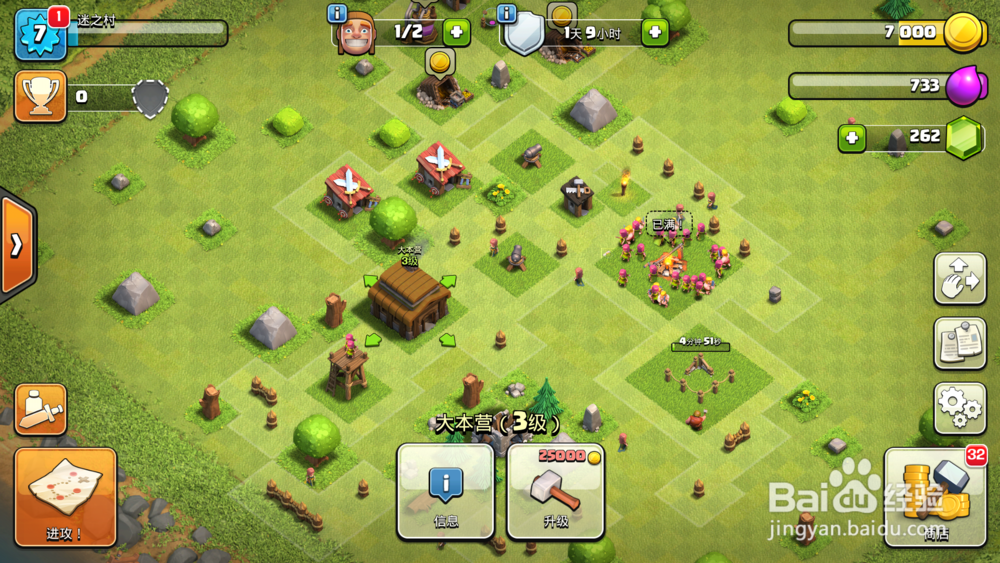Screen dimensions: 1000x563
Task: Tap the hand arrows mode button
Action: coord(959,278)
